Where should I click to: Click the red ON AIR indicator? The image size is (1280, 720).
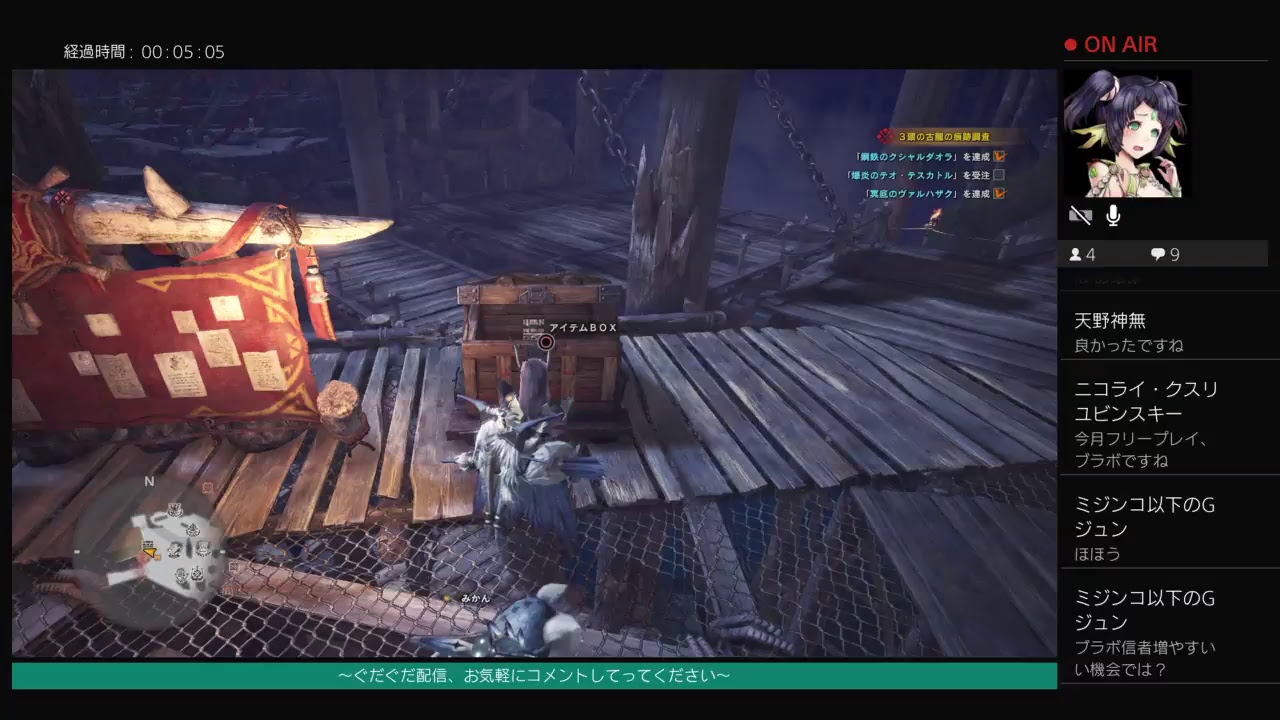pos(1110,44)
